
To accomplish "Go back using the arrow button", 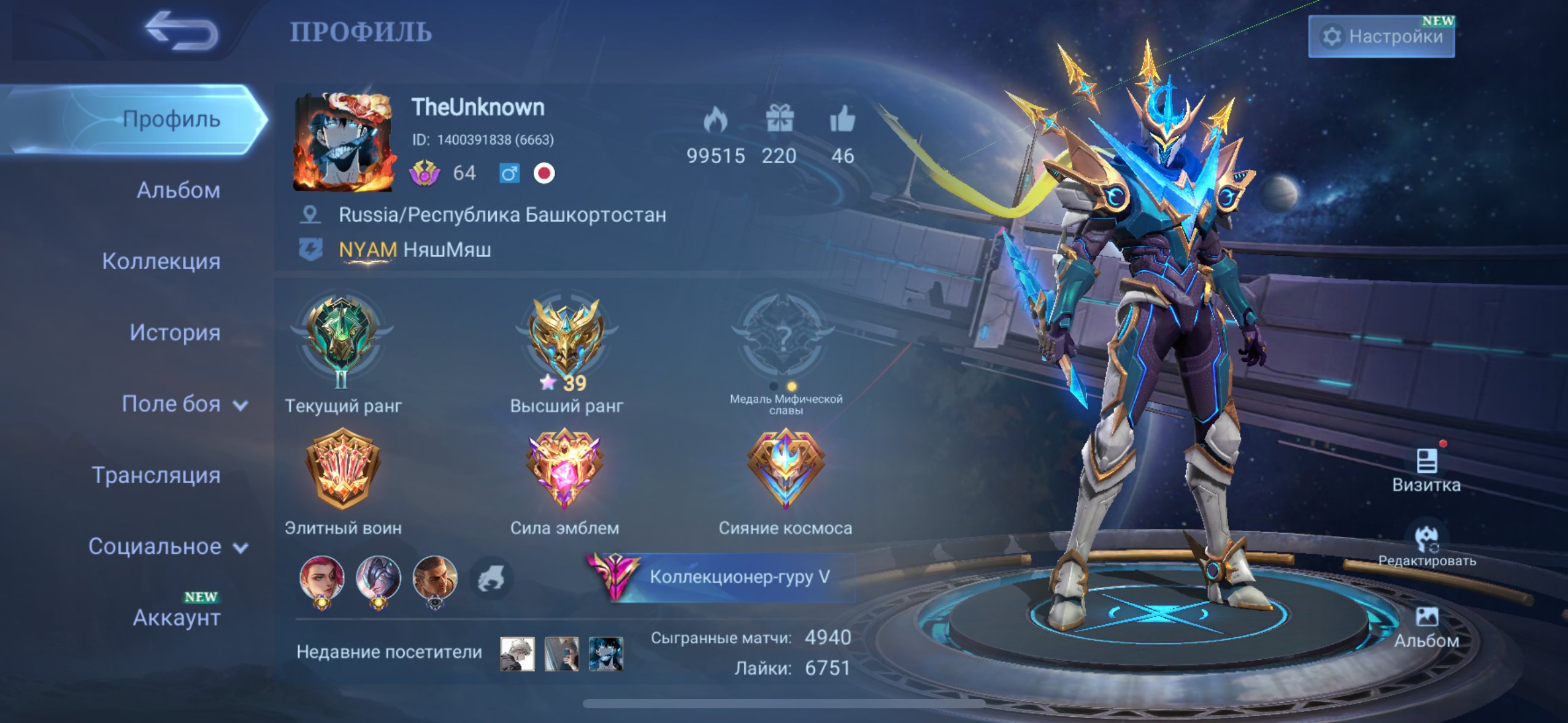I will [x=182, y=31].
